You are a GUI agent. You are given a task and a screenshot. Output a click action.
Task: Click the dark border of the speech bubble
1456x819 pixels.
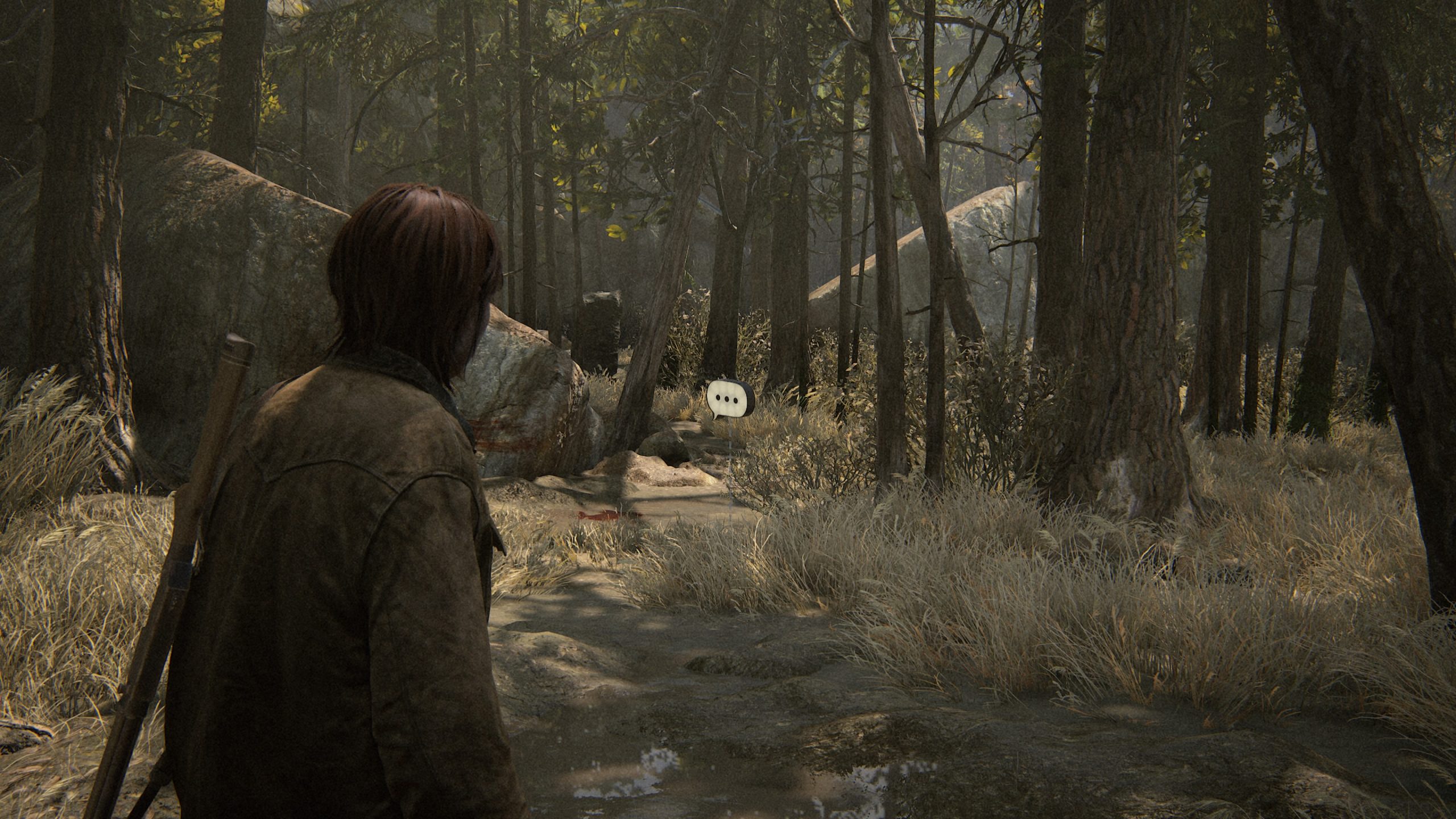click(749, 398)
